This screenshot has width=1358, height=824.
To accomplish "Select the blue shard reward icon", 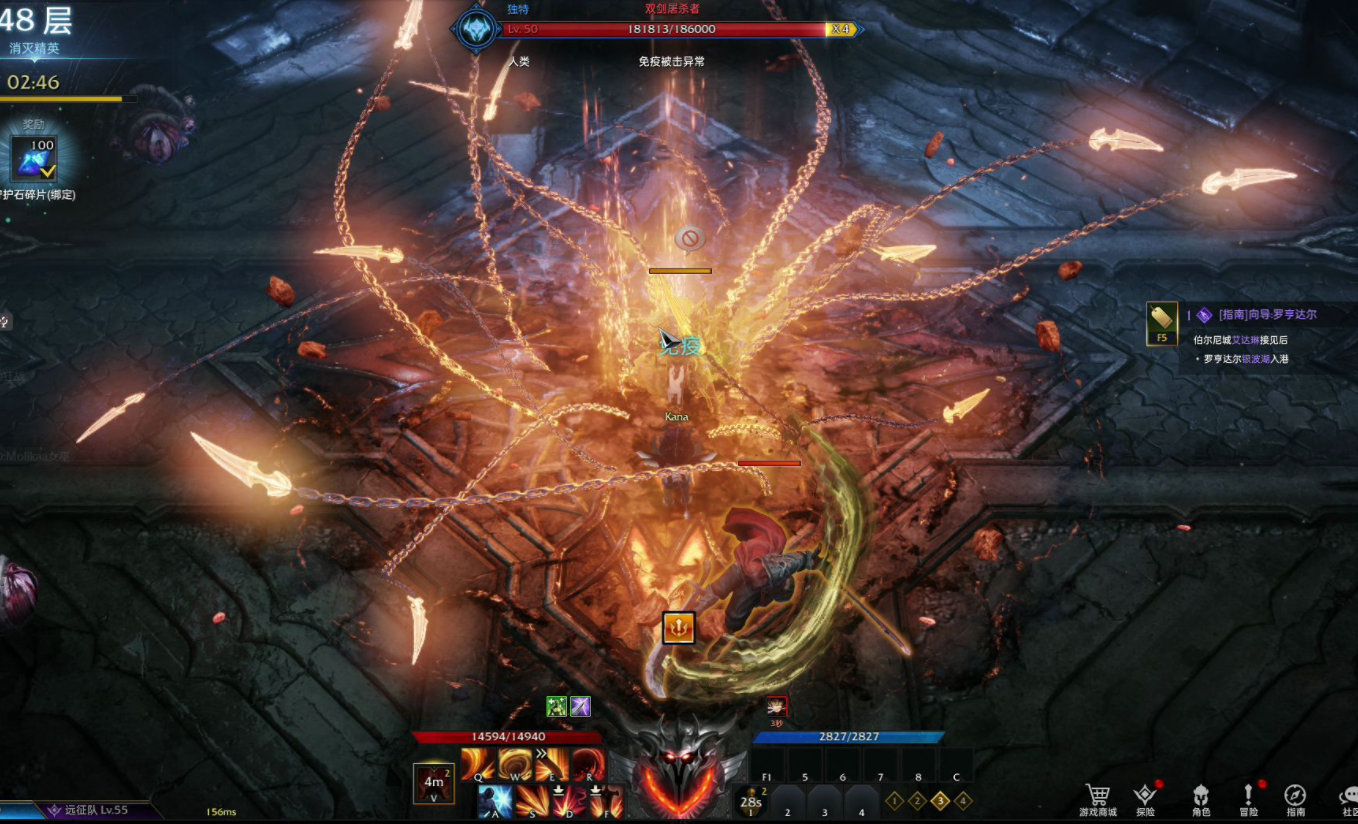I will coord(35,159).
